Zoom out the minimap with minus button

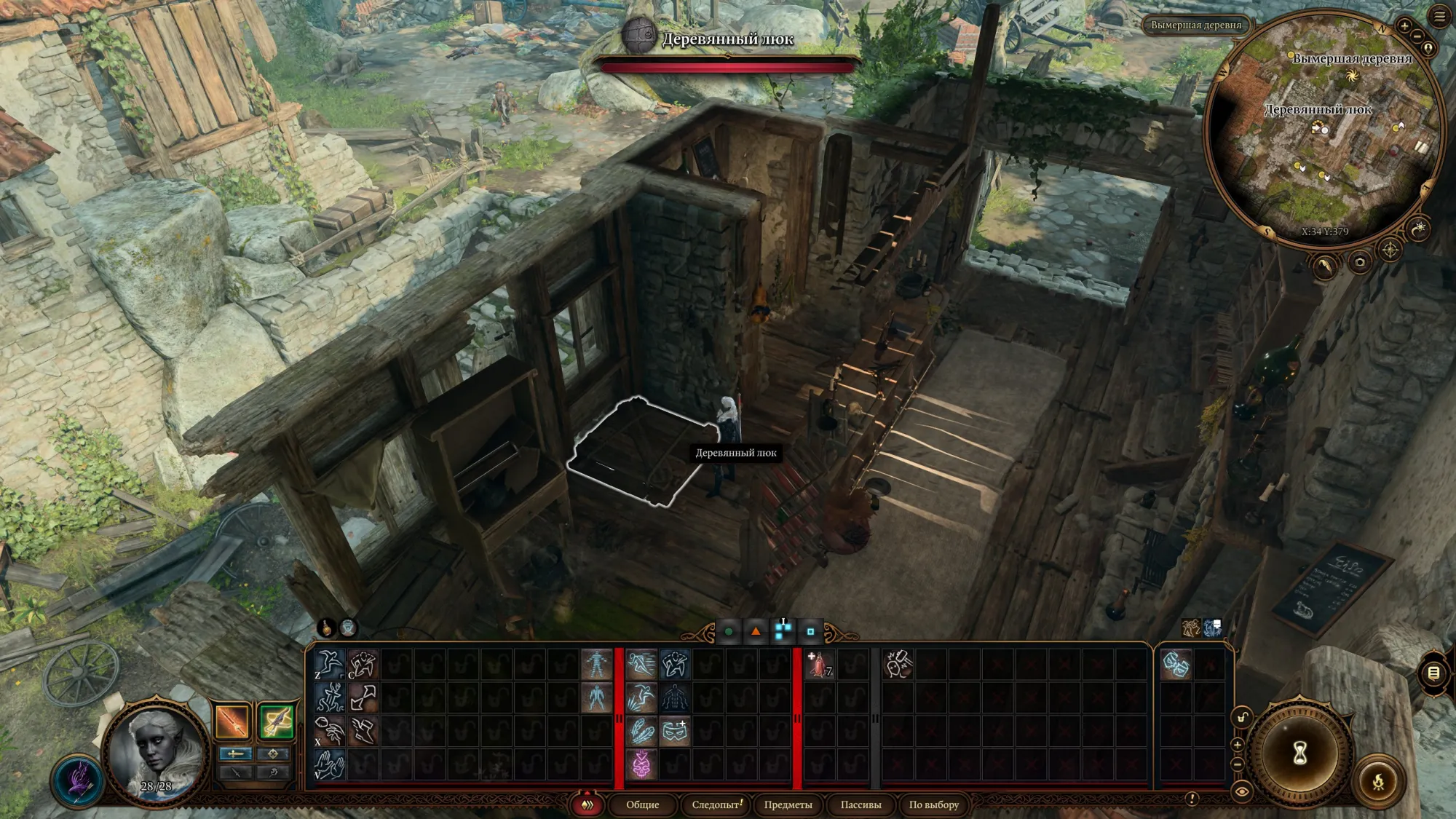[1417, 36]
